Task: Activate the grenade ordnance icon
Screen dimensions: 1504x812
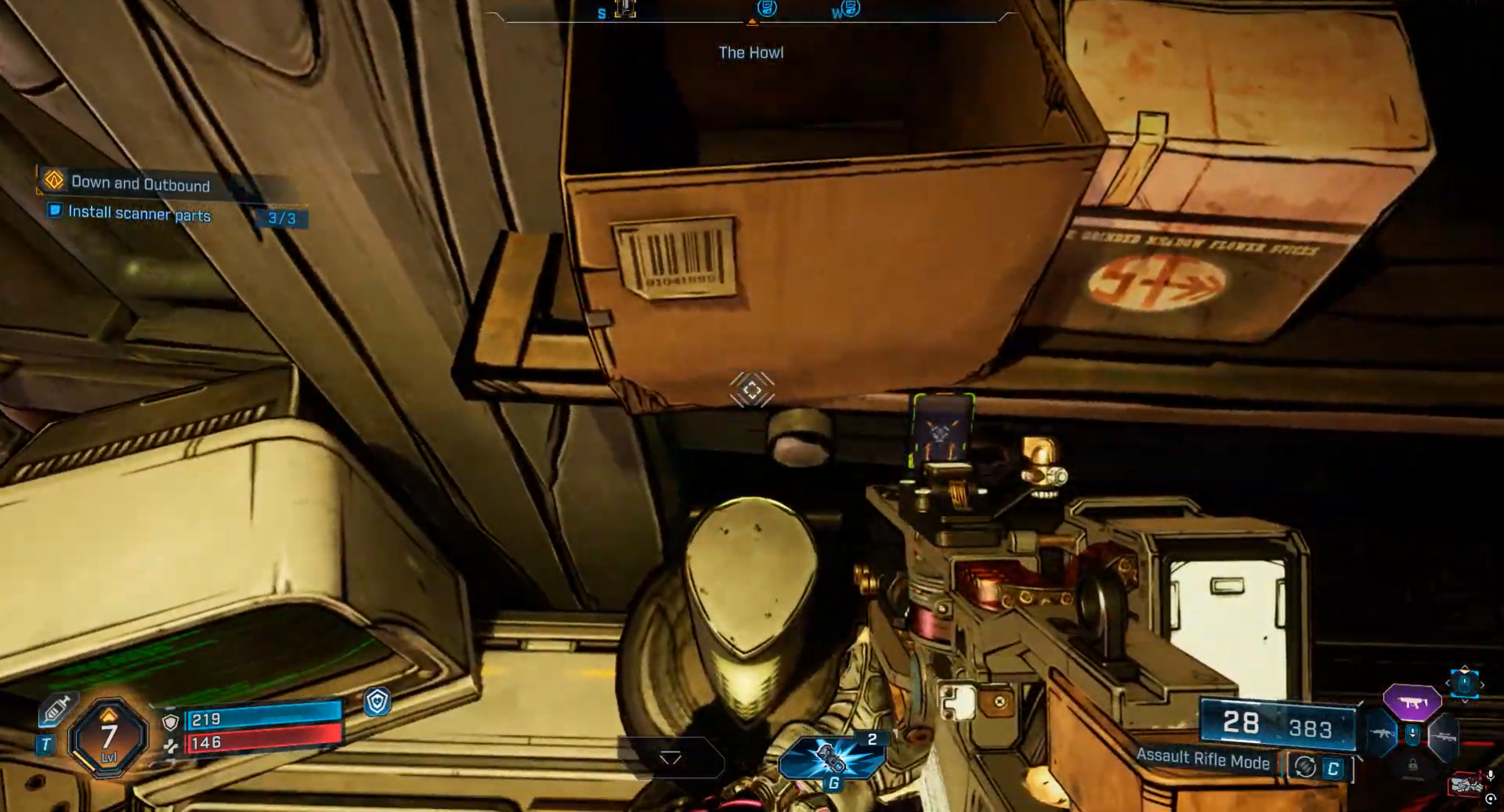Action: pos(831,757)
